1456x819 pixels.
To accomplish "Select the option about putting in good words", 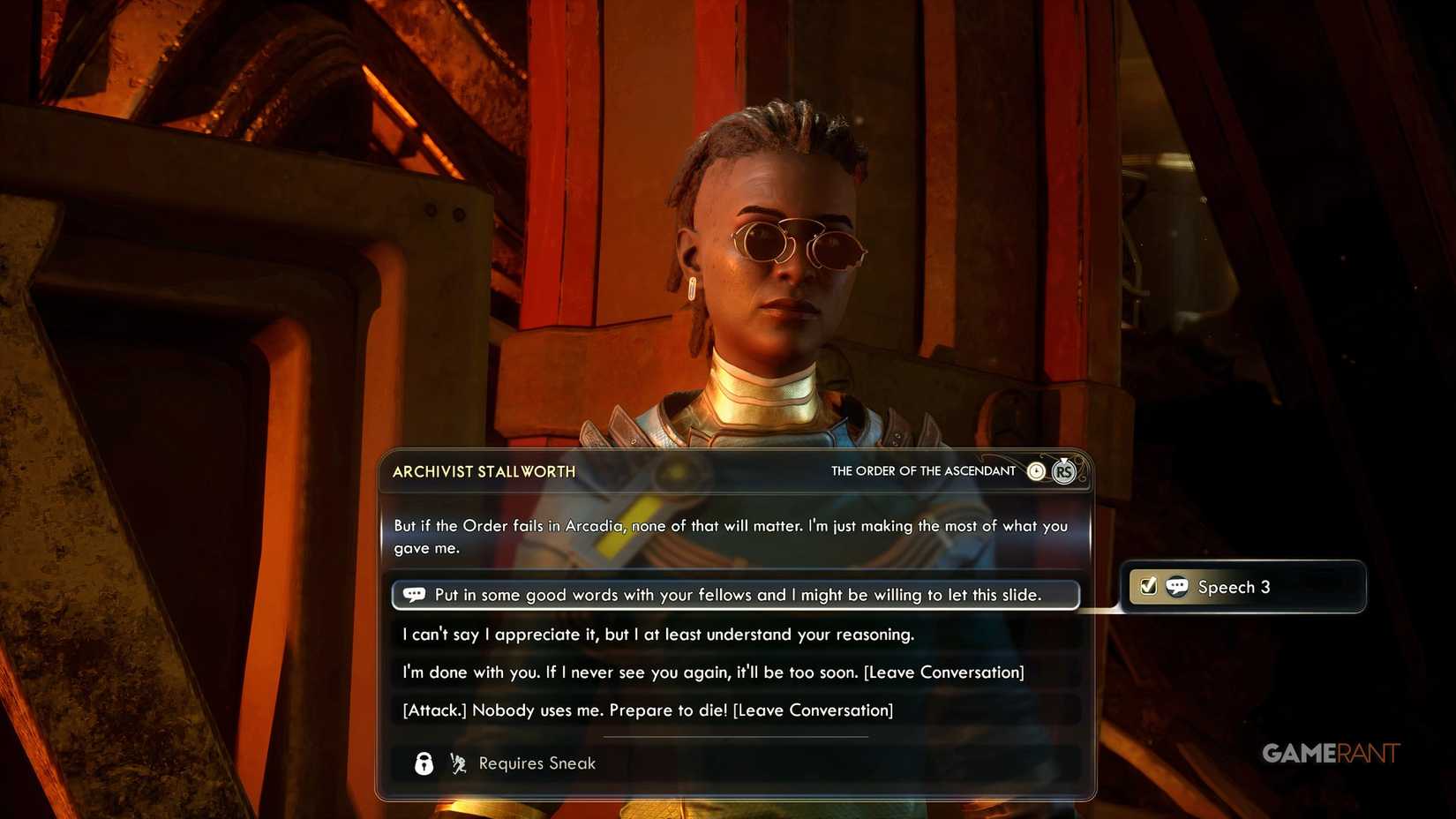I will click(x=736, y=595).
